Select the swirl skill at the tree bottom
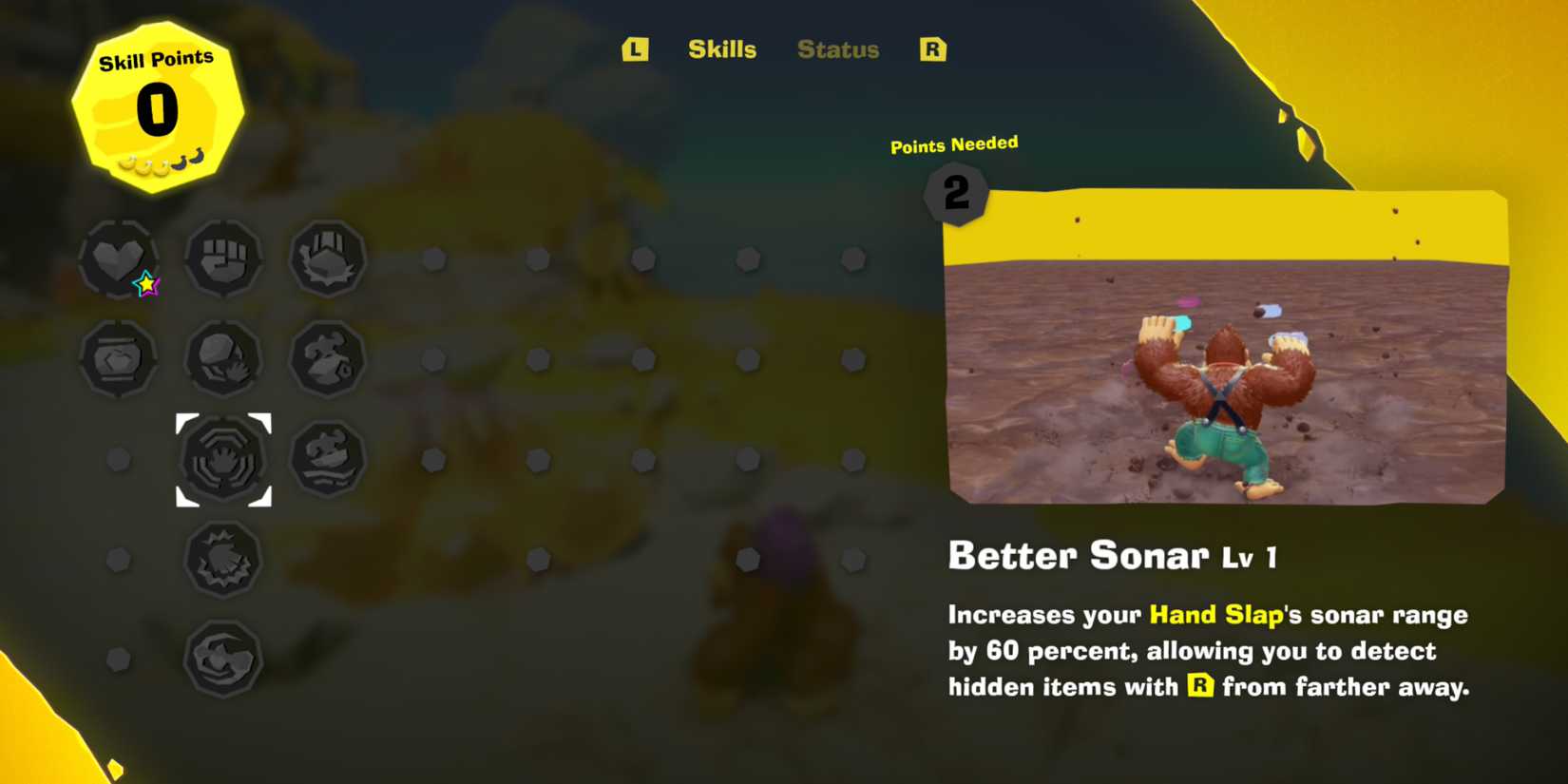This screenshot has width=1568, height=784. 222,660
